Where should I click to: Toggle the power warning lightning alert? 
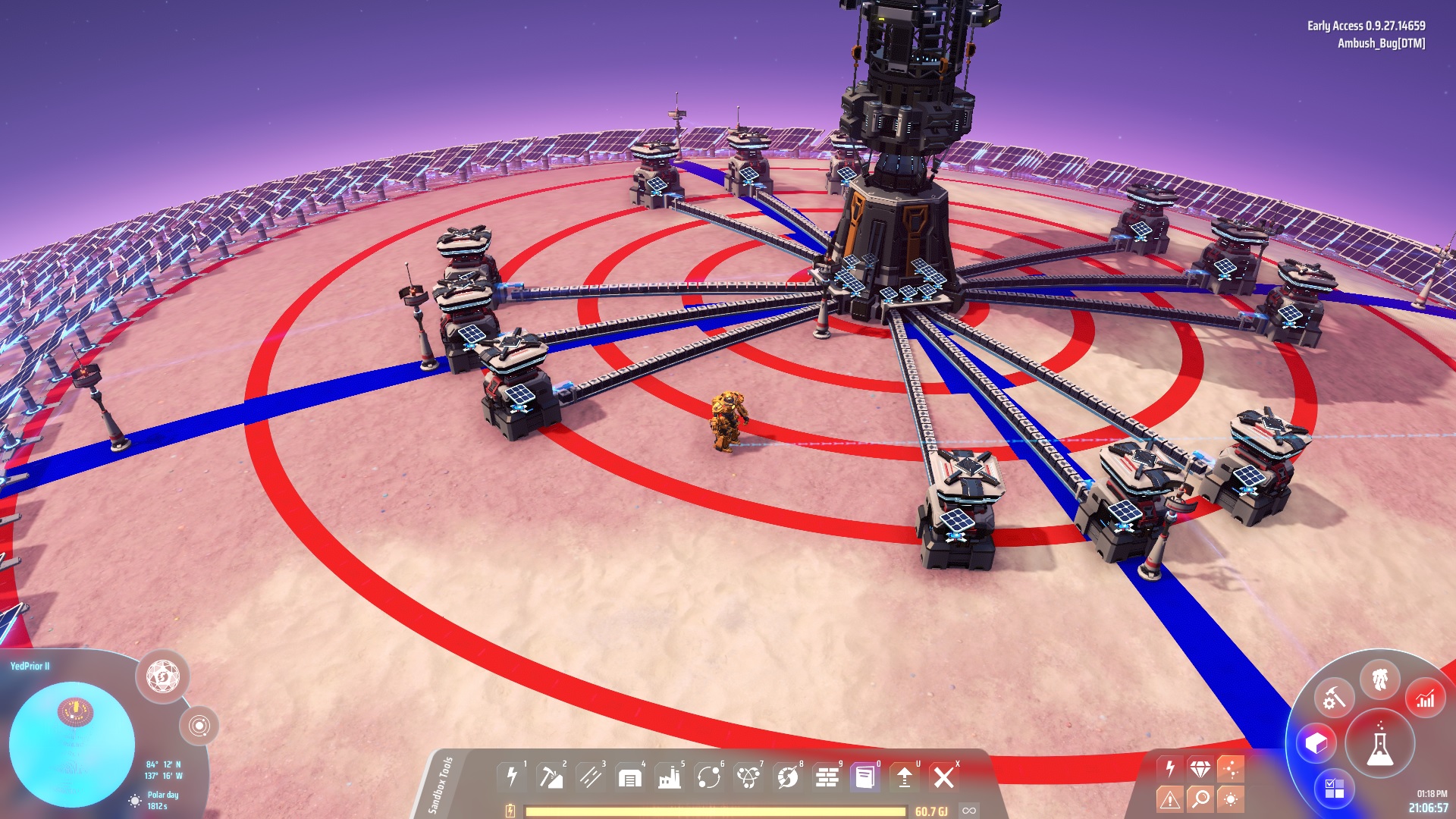click(x=1169, y=768)
